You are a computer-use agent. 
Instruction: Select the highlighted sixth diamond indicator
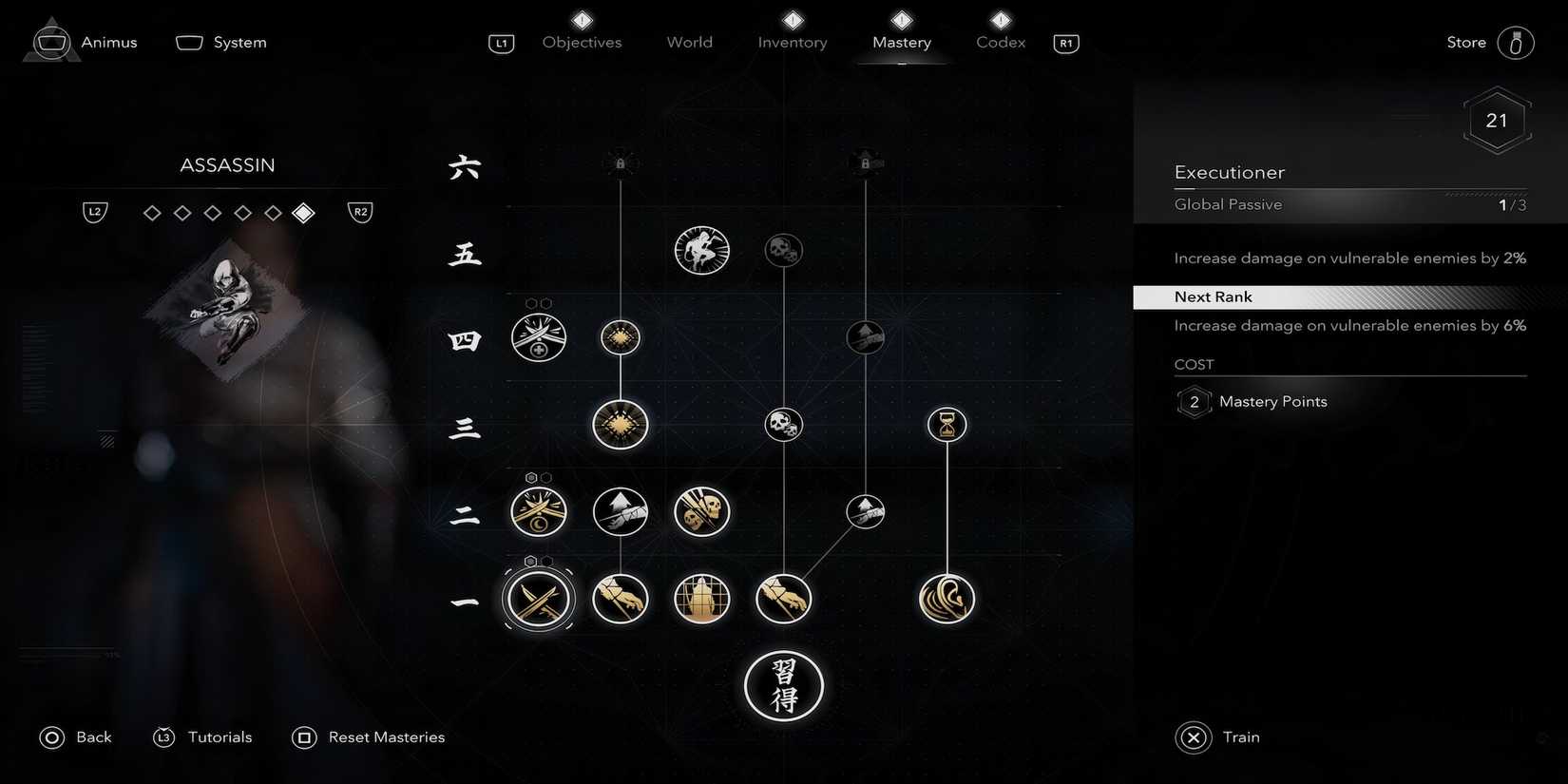click(304, 213)
